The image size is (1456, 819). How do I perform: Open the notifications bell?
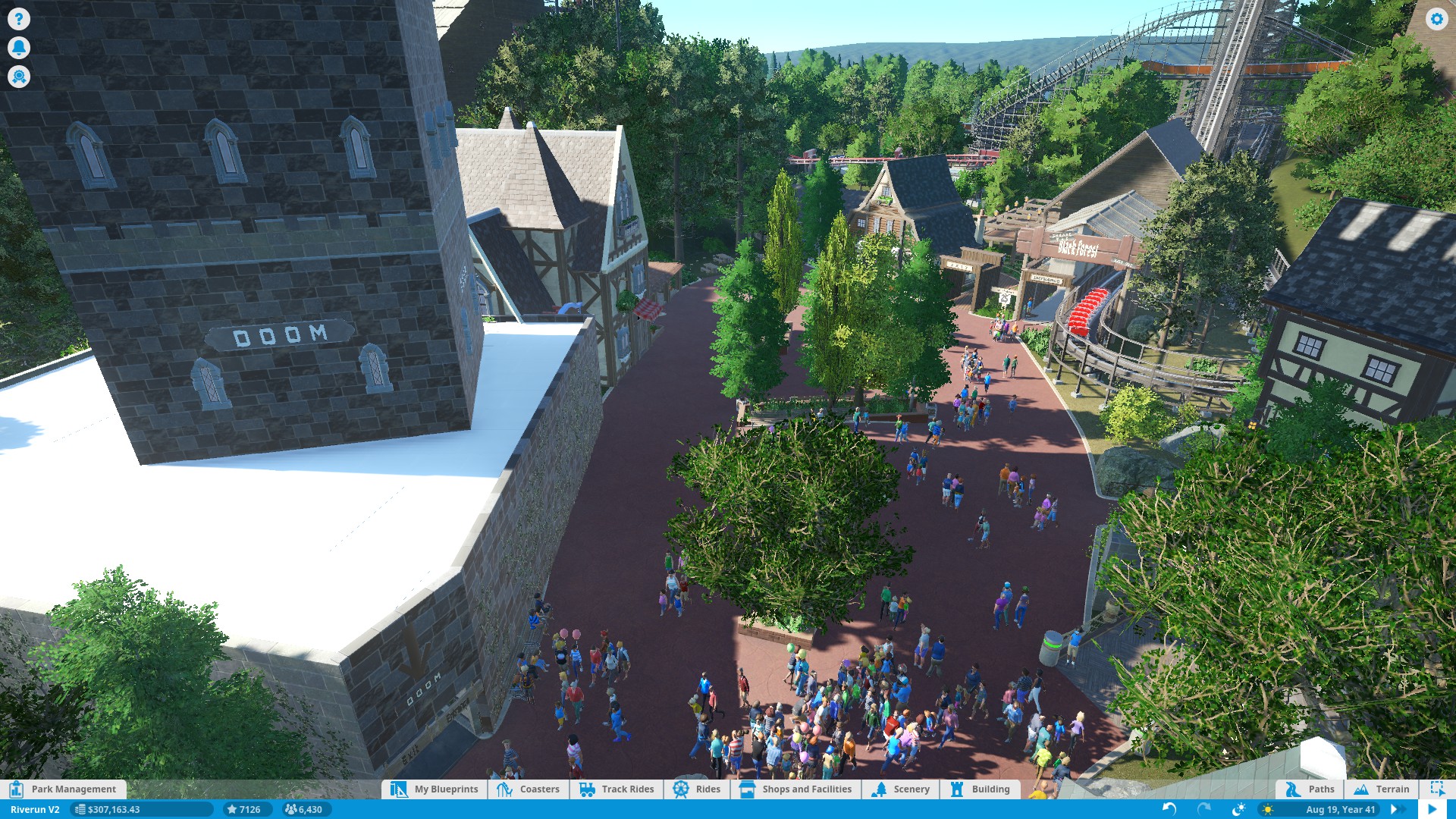point(19,48)
